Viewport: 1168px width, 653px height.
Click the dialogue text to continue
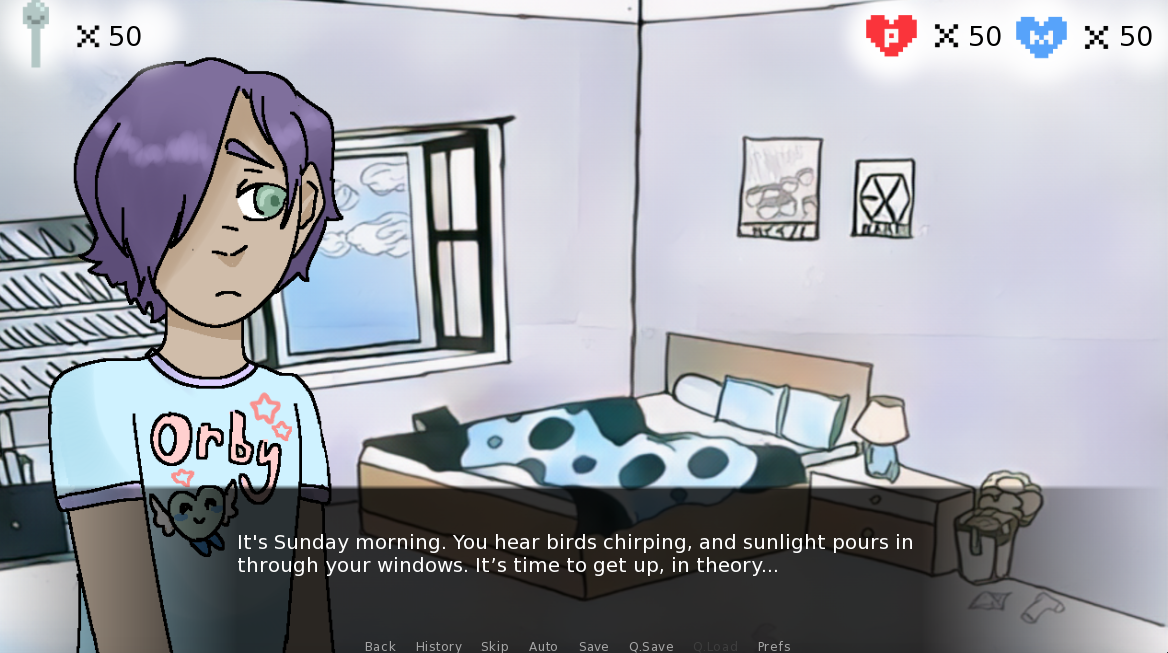coord(574,554)
